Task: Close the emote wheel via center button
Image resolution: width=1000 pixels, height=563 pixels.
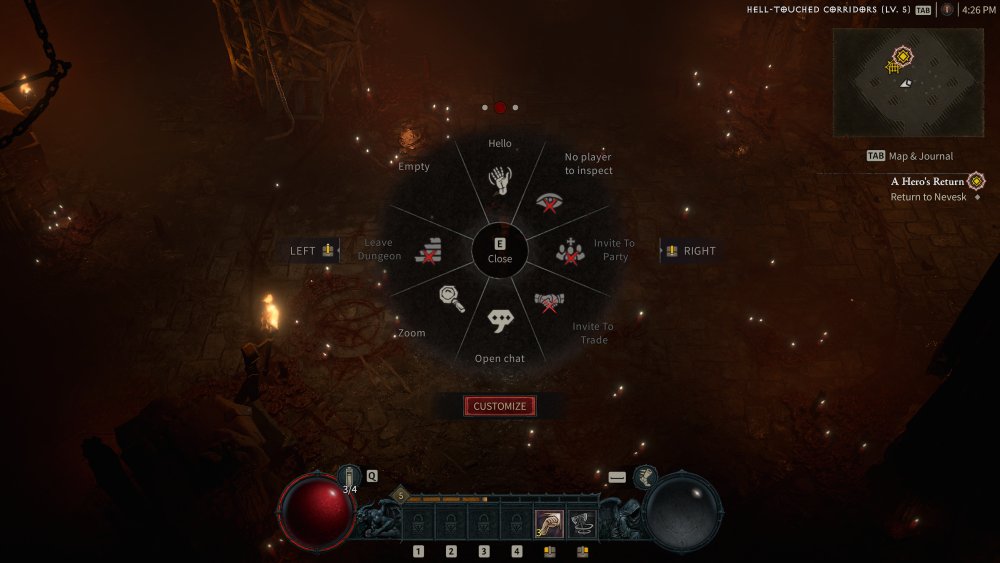Action: point(500,250)
